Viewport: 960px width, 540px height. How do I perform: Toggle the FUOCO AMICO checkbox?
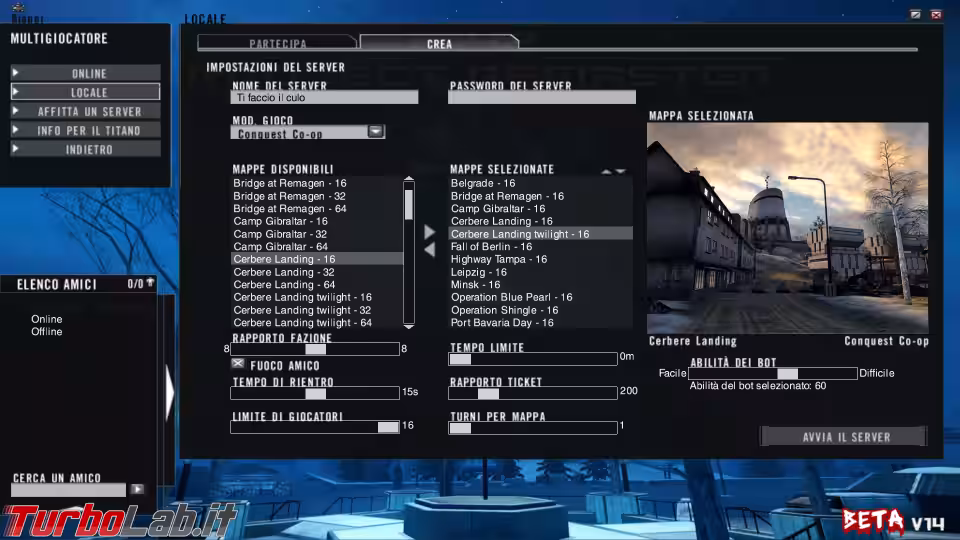coord(238,364)
